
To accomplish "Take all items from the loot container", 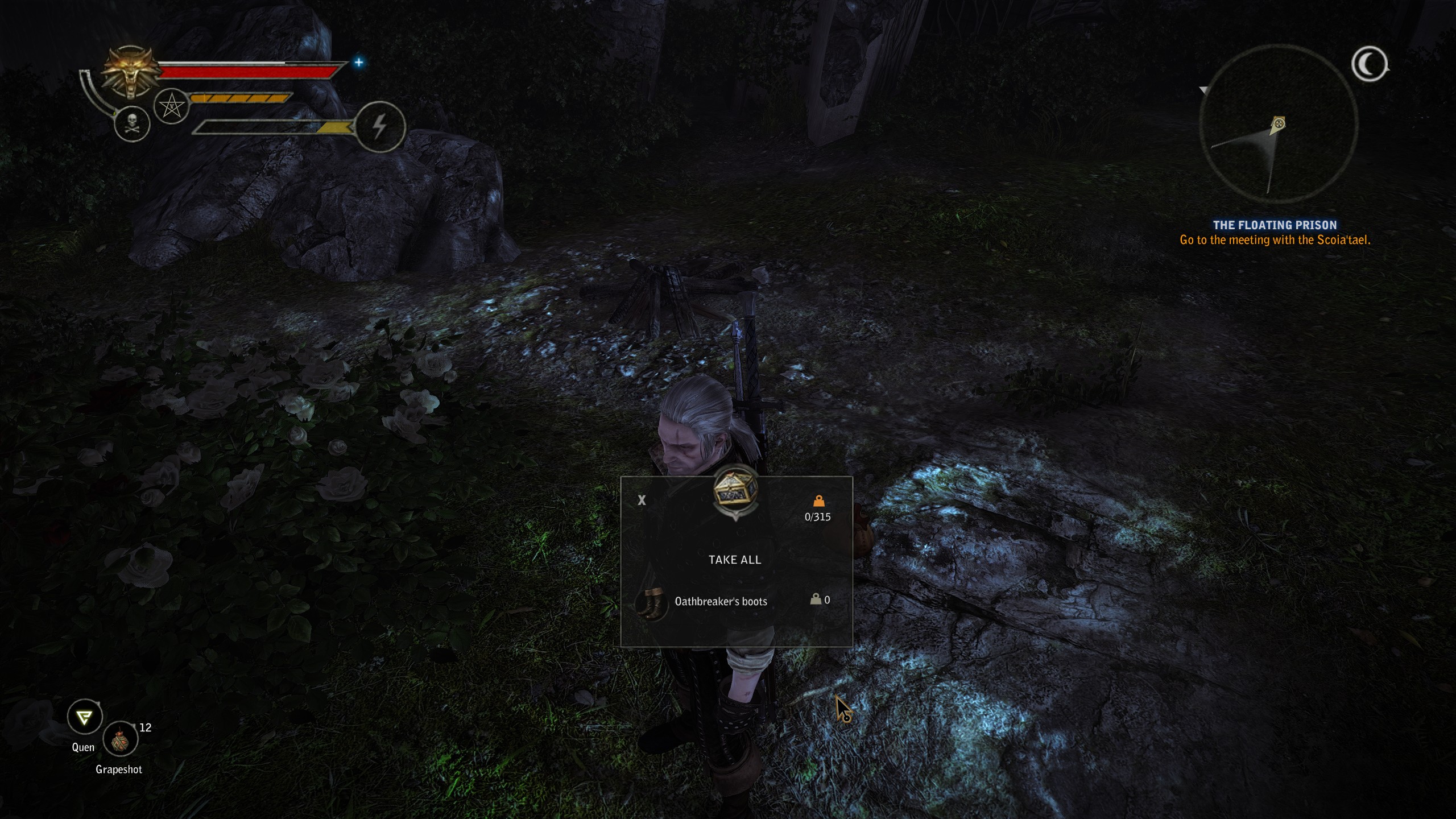I will pos(734,560).
